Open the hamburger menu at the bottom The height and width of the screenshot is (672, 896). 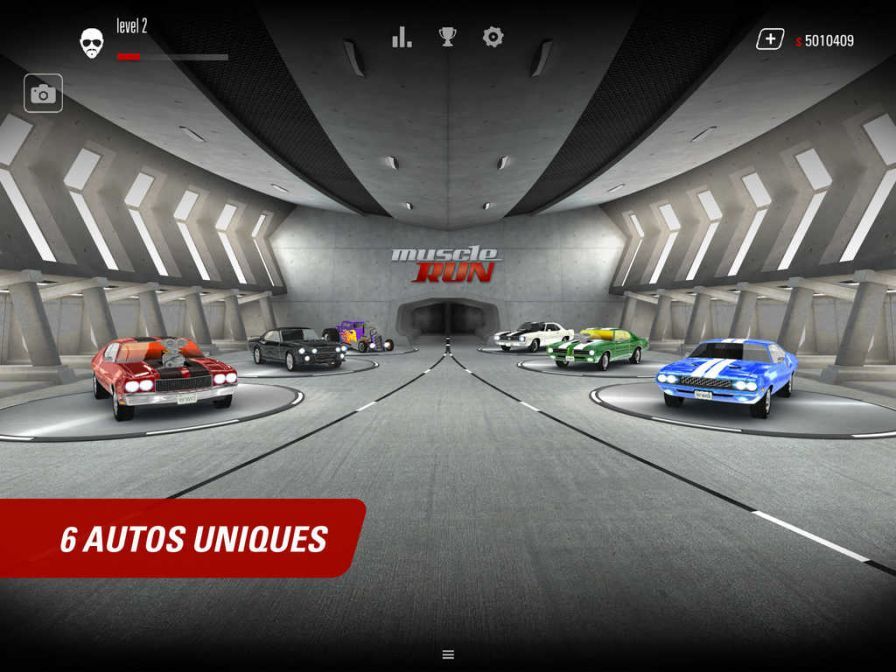tap(448, 654)
